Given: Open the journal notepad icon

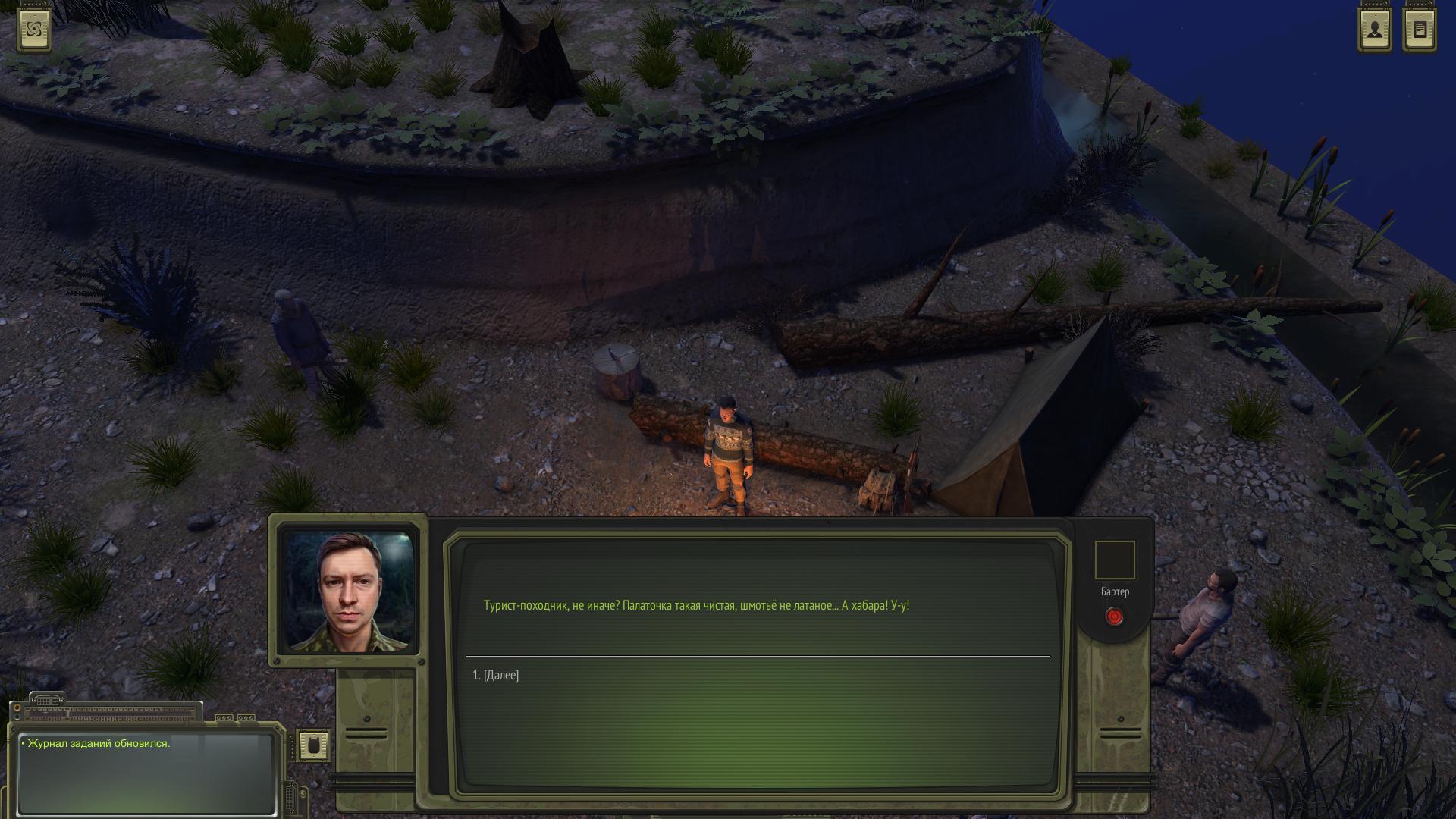Looking at the screenshot, I should click(1420, 30).
